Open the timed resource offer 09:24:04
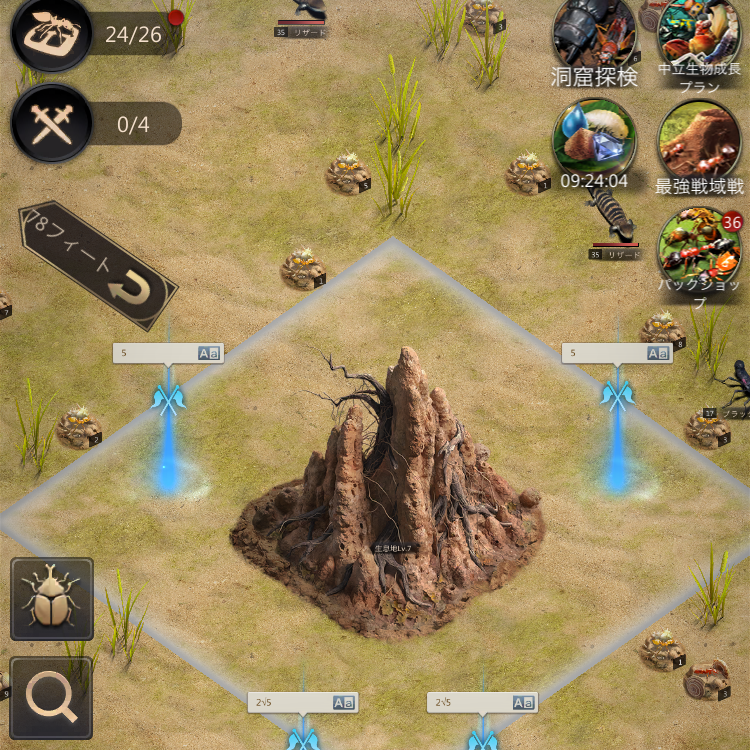Viewport: 750px width, 750px height. tap(595, 142)
